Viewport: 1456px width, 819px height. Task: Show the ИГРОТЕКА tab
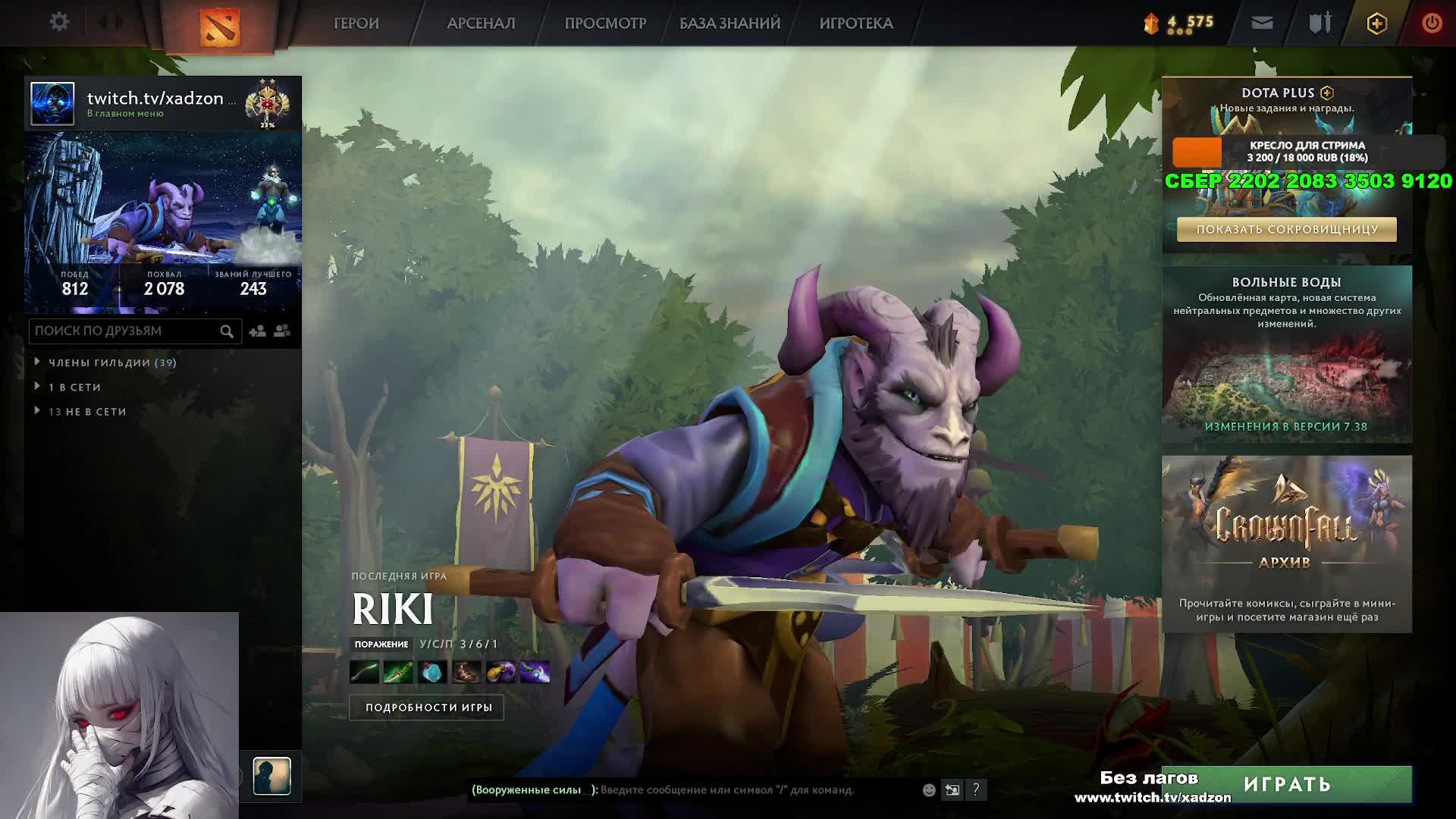[x=856, y=24]
